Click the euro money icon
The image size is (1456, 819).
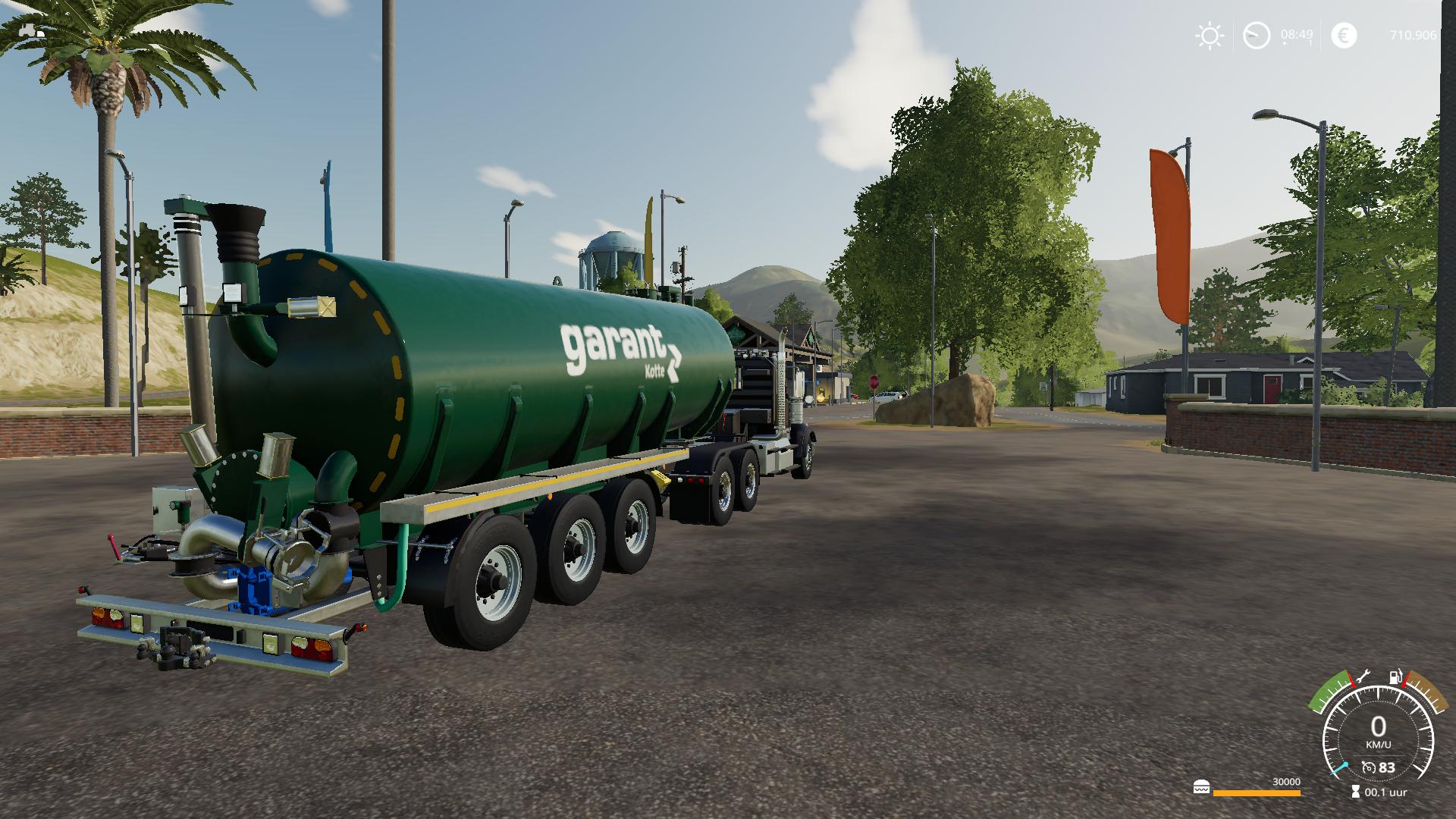1344,36
